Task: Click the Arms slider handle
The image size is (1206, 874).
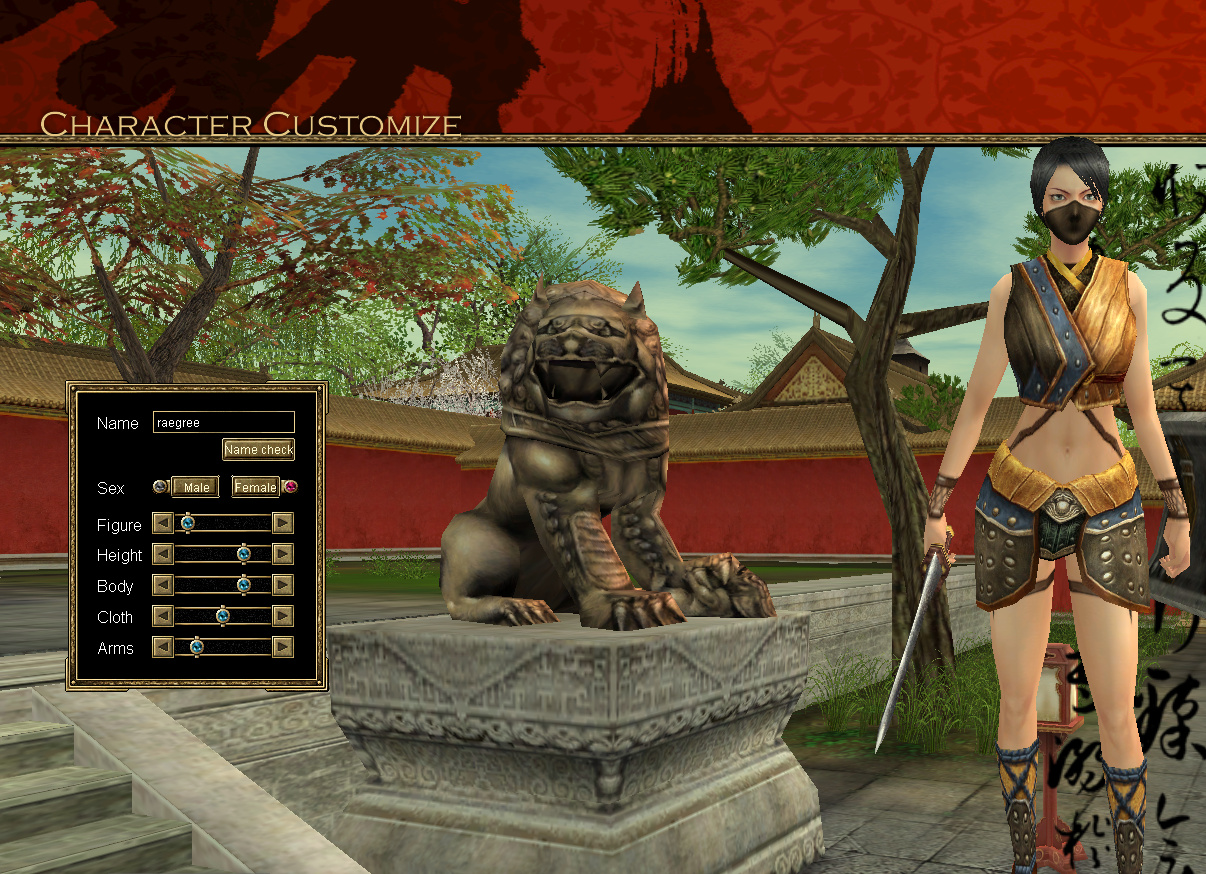Action: pyautogui.click(x=196, y=647)
